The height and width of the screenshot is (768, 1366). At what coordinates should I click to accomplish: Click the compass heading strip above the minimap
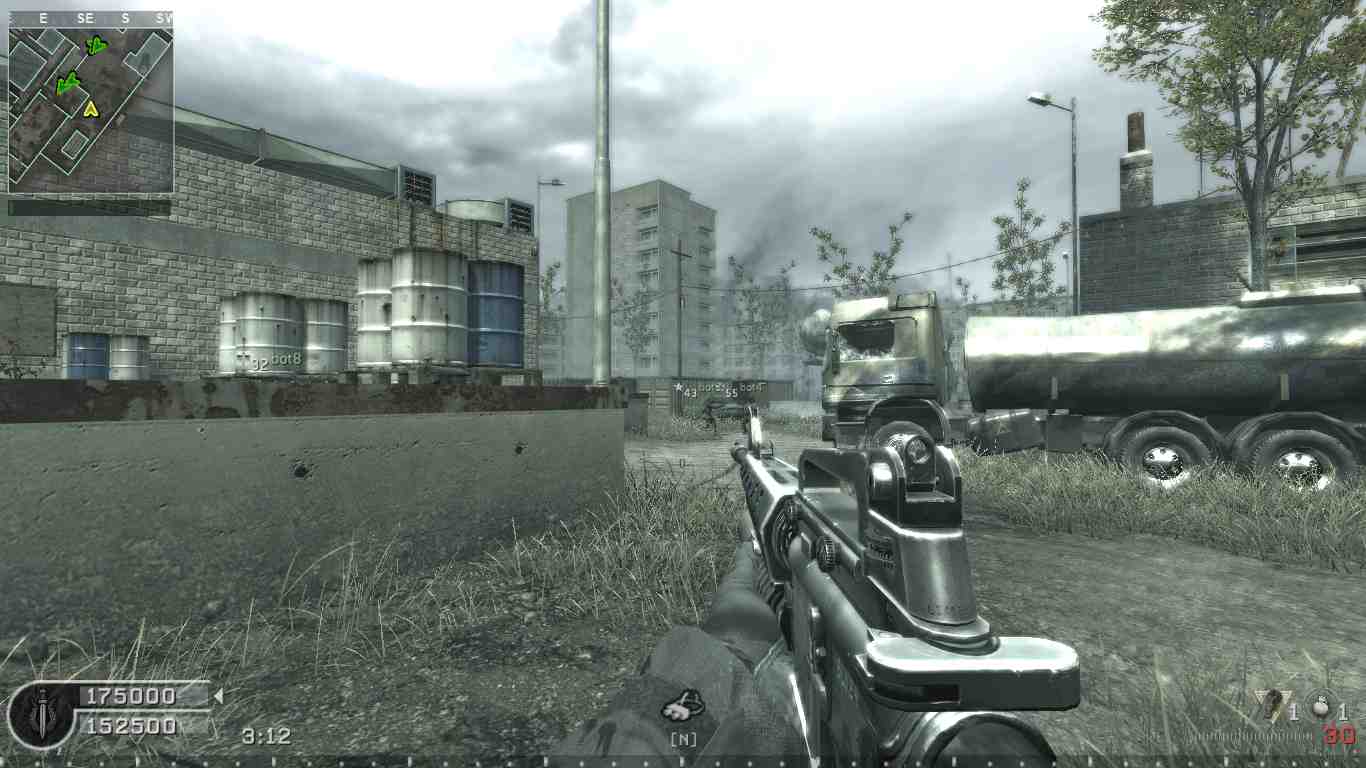(91, 18)
